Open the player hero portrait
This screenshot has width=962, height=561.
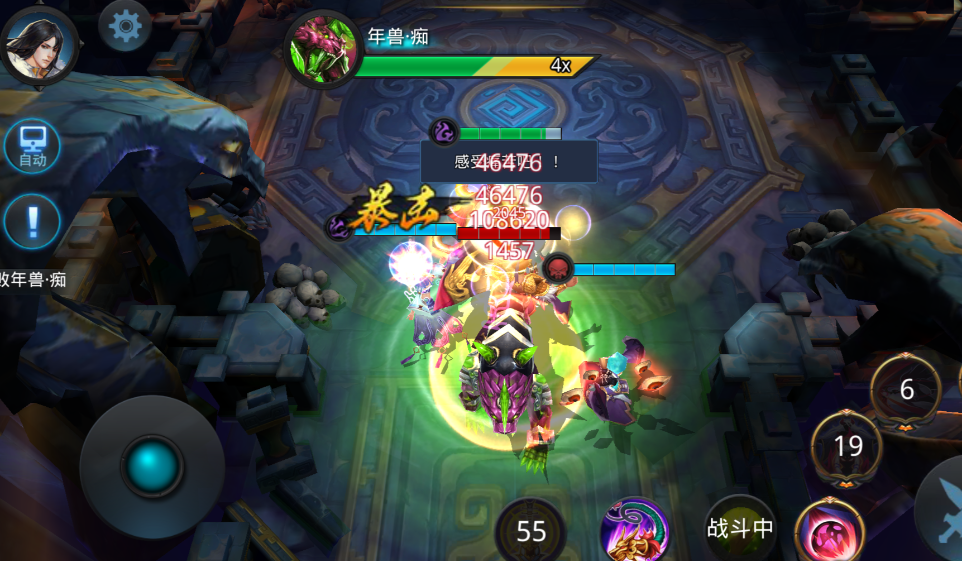pyautogui.click(x=38, y=44)
